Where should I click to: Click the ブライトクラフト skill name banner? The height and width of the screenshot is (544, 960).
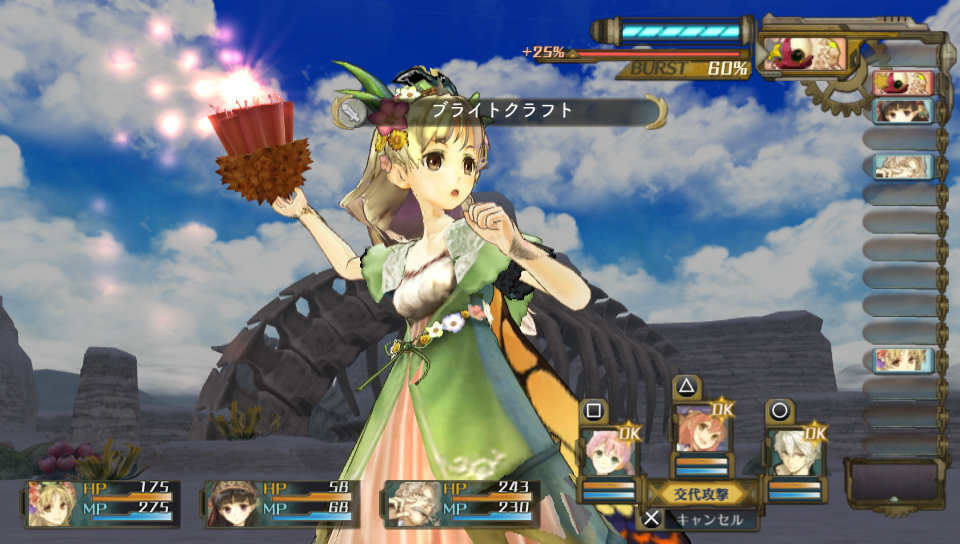point(502,111)
